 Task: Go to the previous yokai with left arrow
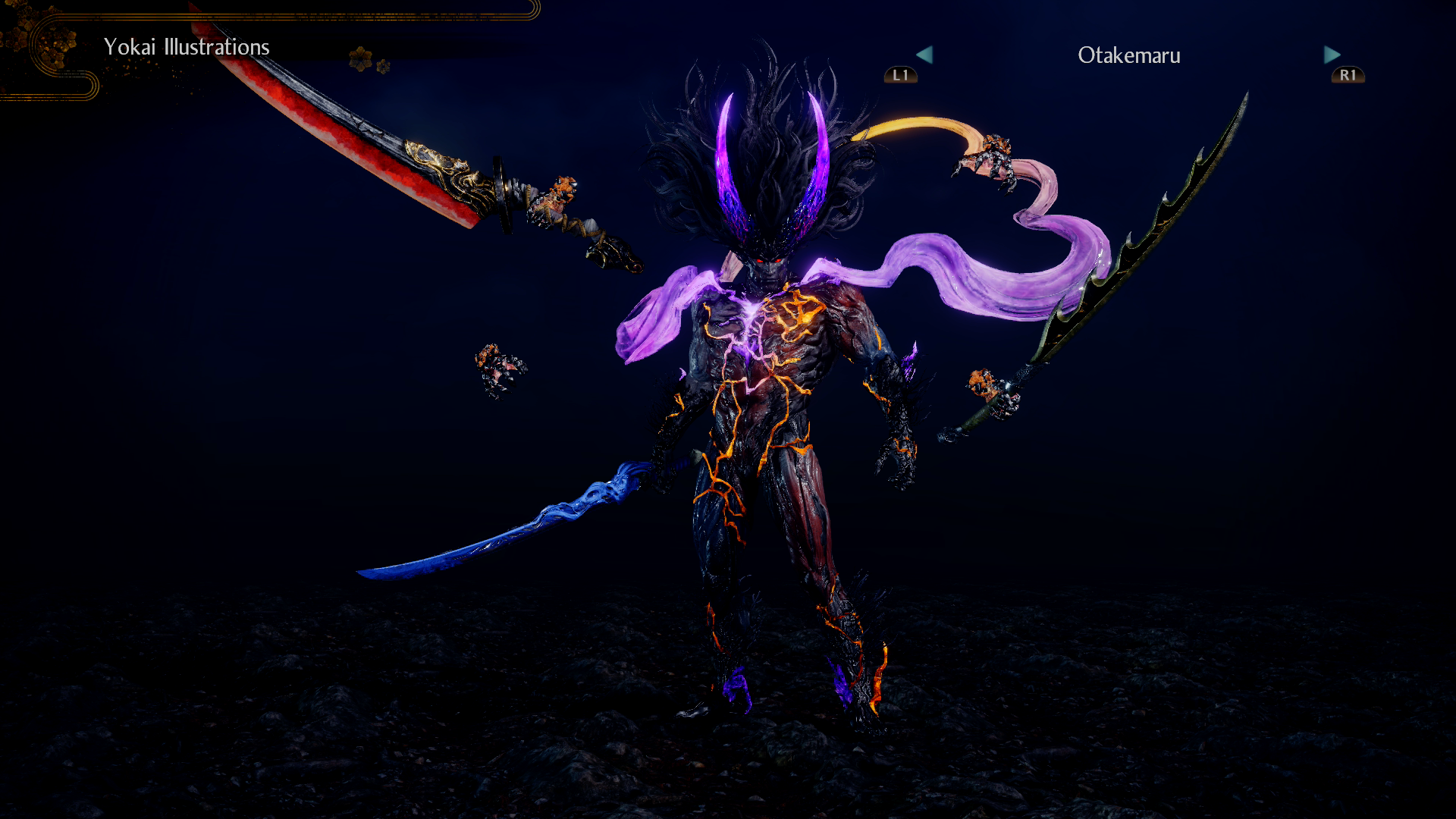coord(924,55)
